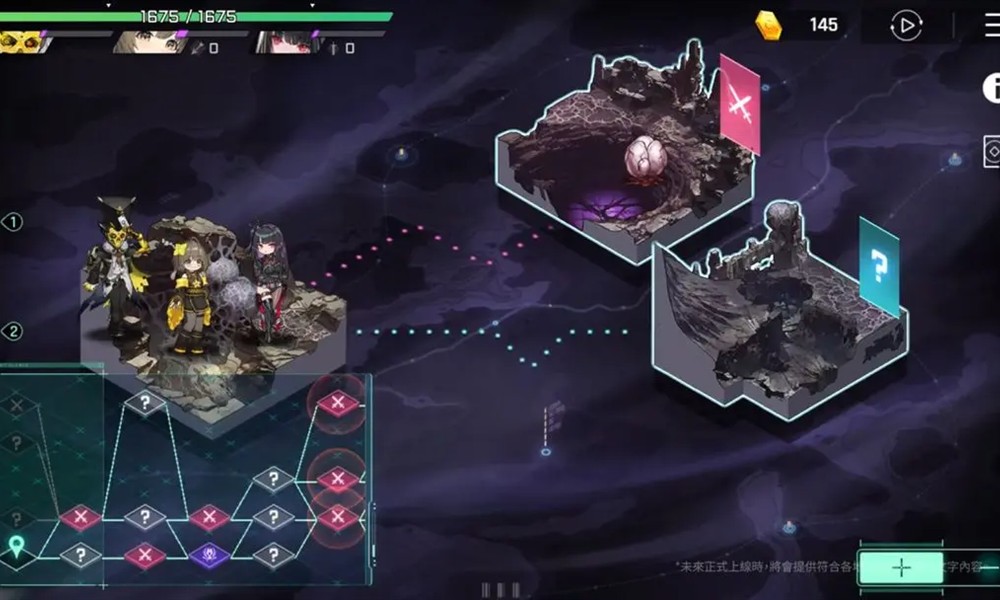Tap the green plus button
The image size is (1000, 600).
point(901,567)
